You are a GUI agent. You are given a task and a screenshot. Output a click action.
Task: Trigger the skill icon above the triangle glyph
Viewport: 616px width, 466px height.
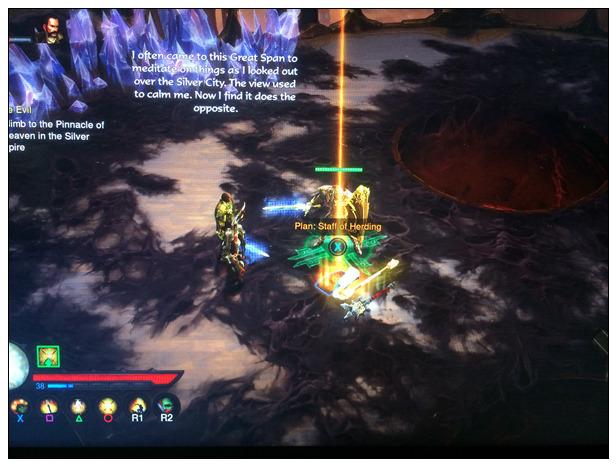point(78,405)
